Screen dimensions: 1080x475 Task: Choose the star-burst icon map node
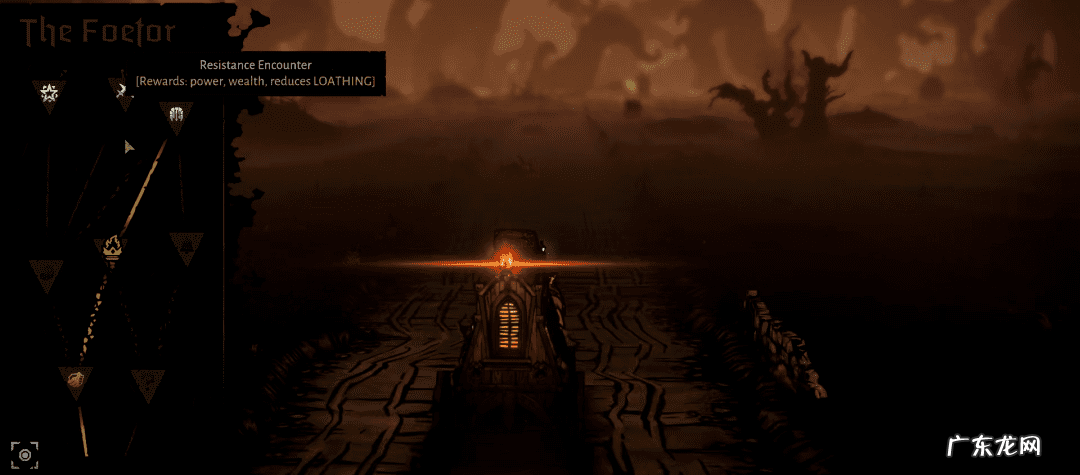tap(48, 94)
